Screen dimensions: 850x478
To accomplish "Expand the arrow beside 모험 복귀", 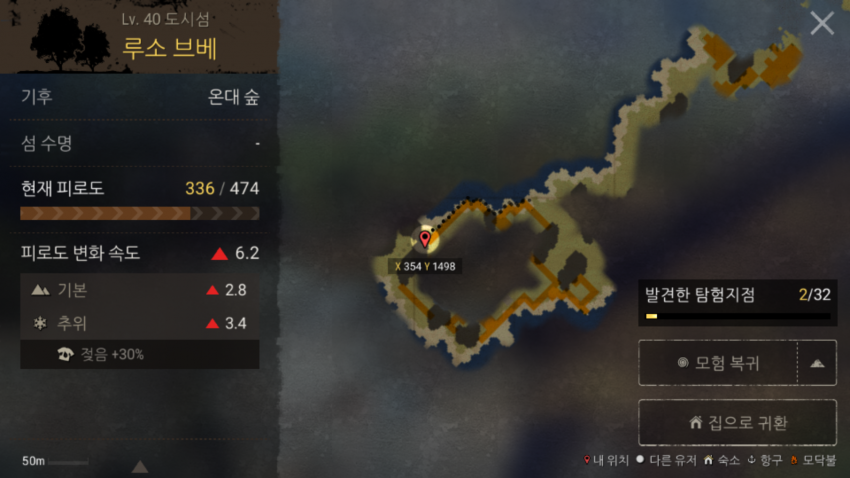I will point(817,363).
